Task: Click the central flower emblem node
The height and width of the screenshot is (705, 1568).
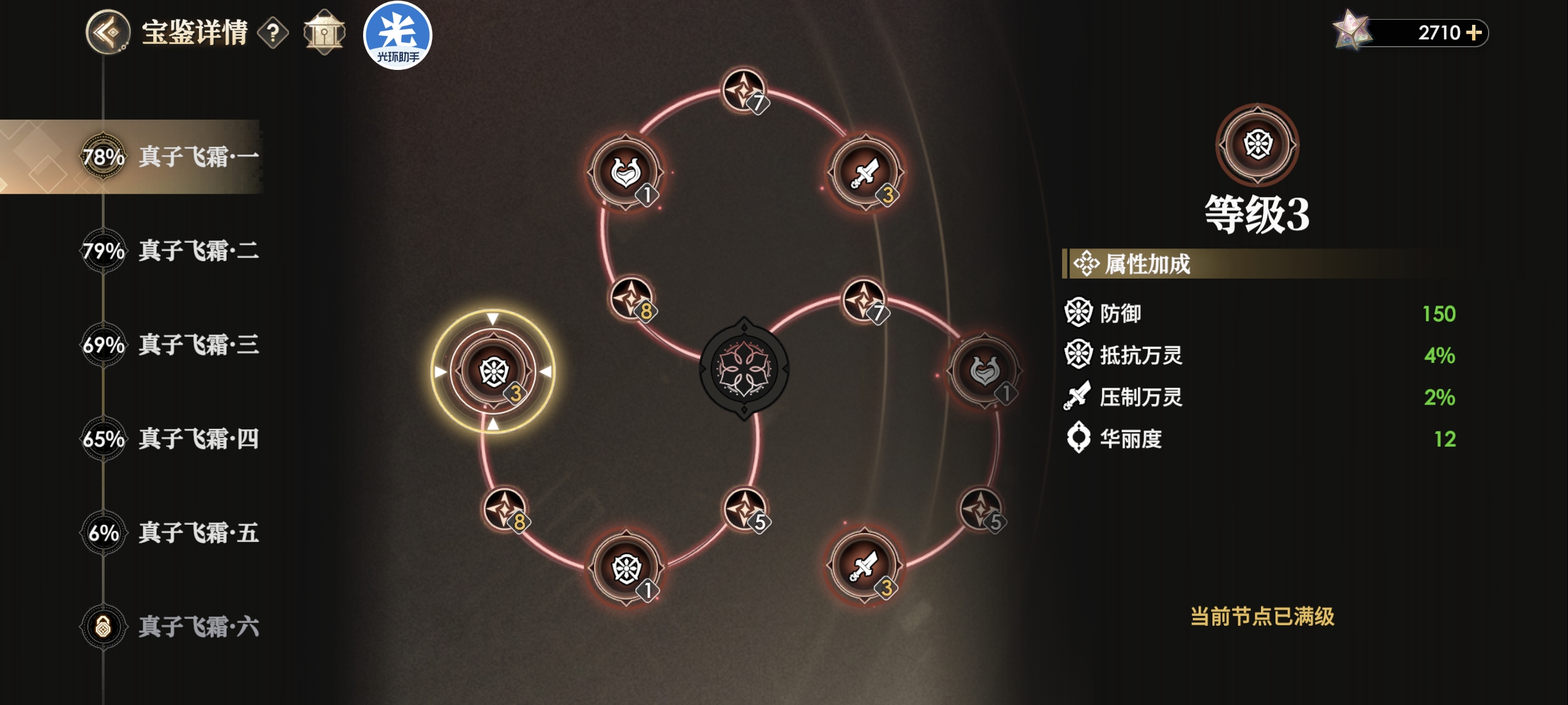Action: [744, 369]
